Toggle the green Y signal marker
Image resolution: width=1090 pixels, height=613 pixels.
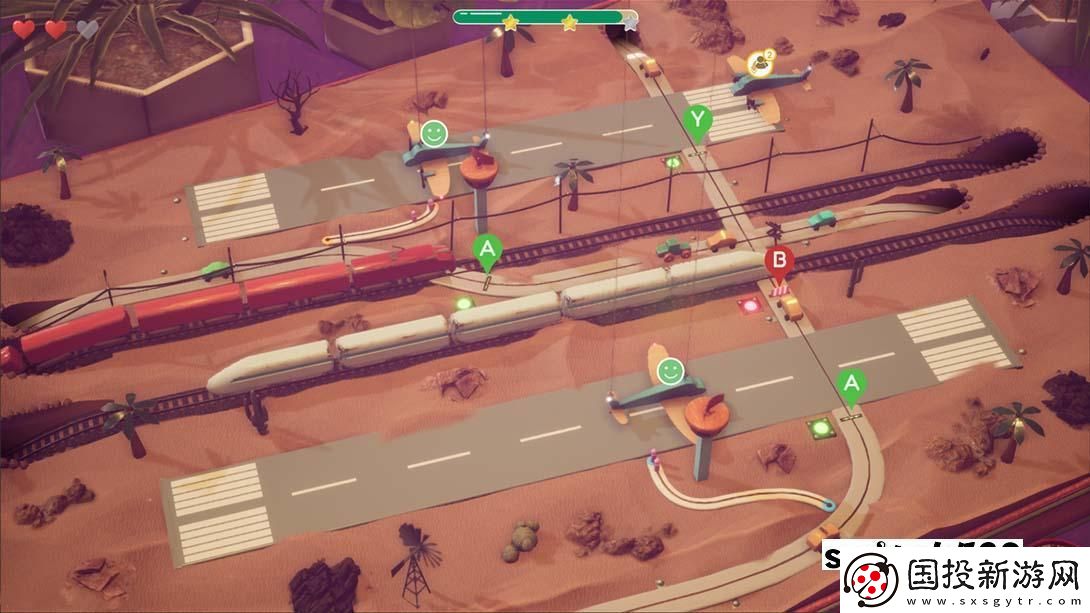tap(699, 122)
